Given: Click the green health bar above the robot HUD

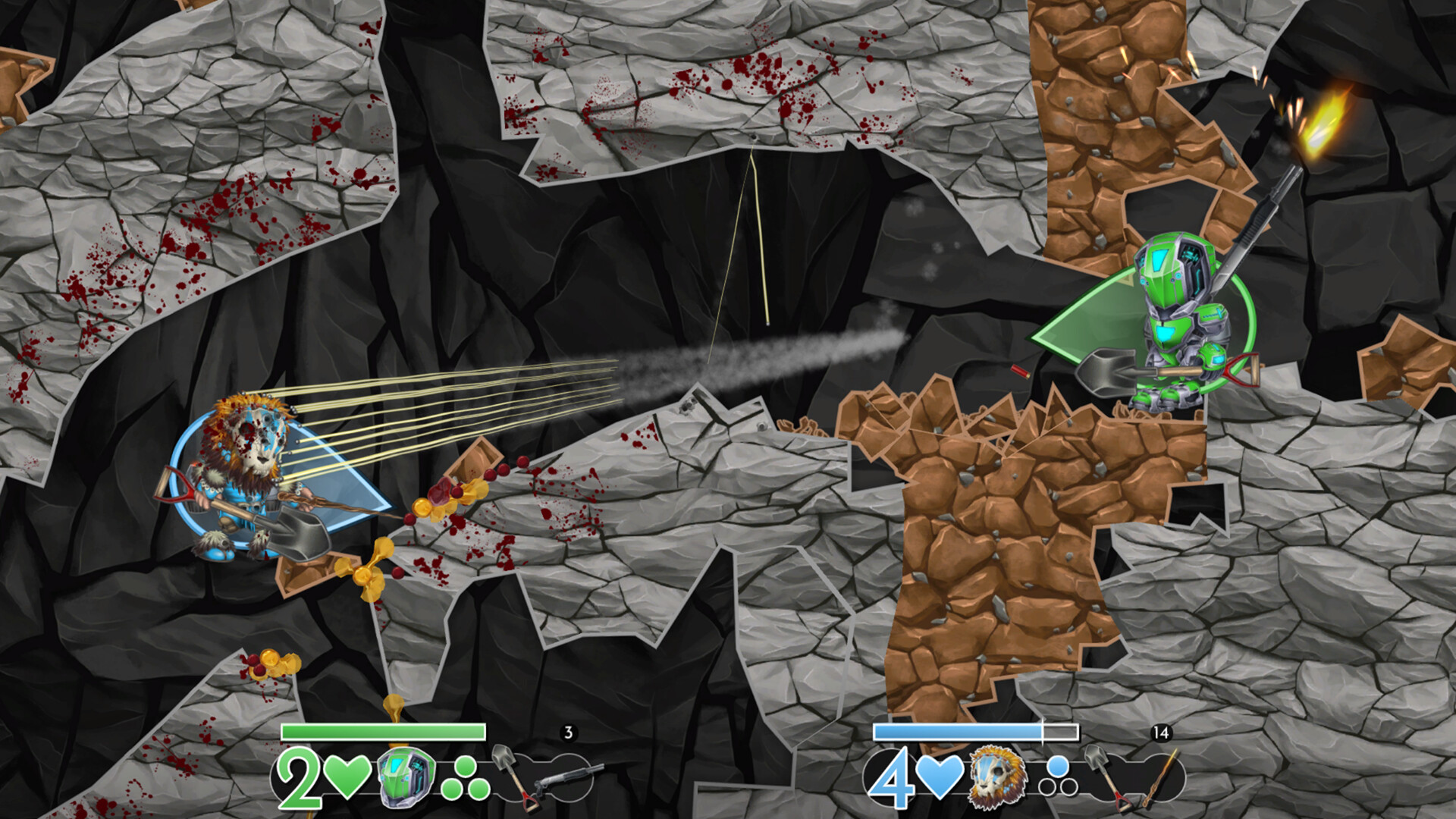Looking at the screenshot, I should [383, 732].
